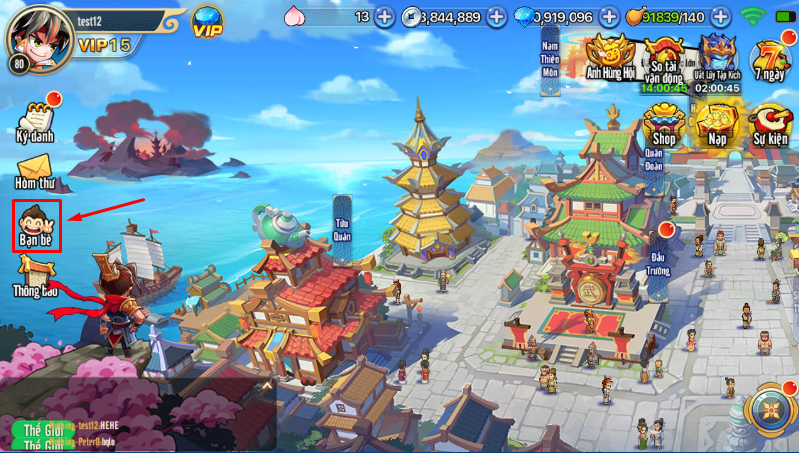This screenshot has width=799, height=453.
Task: Tap the player avatar portrait
Action: (x=33, y=36)
